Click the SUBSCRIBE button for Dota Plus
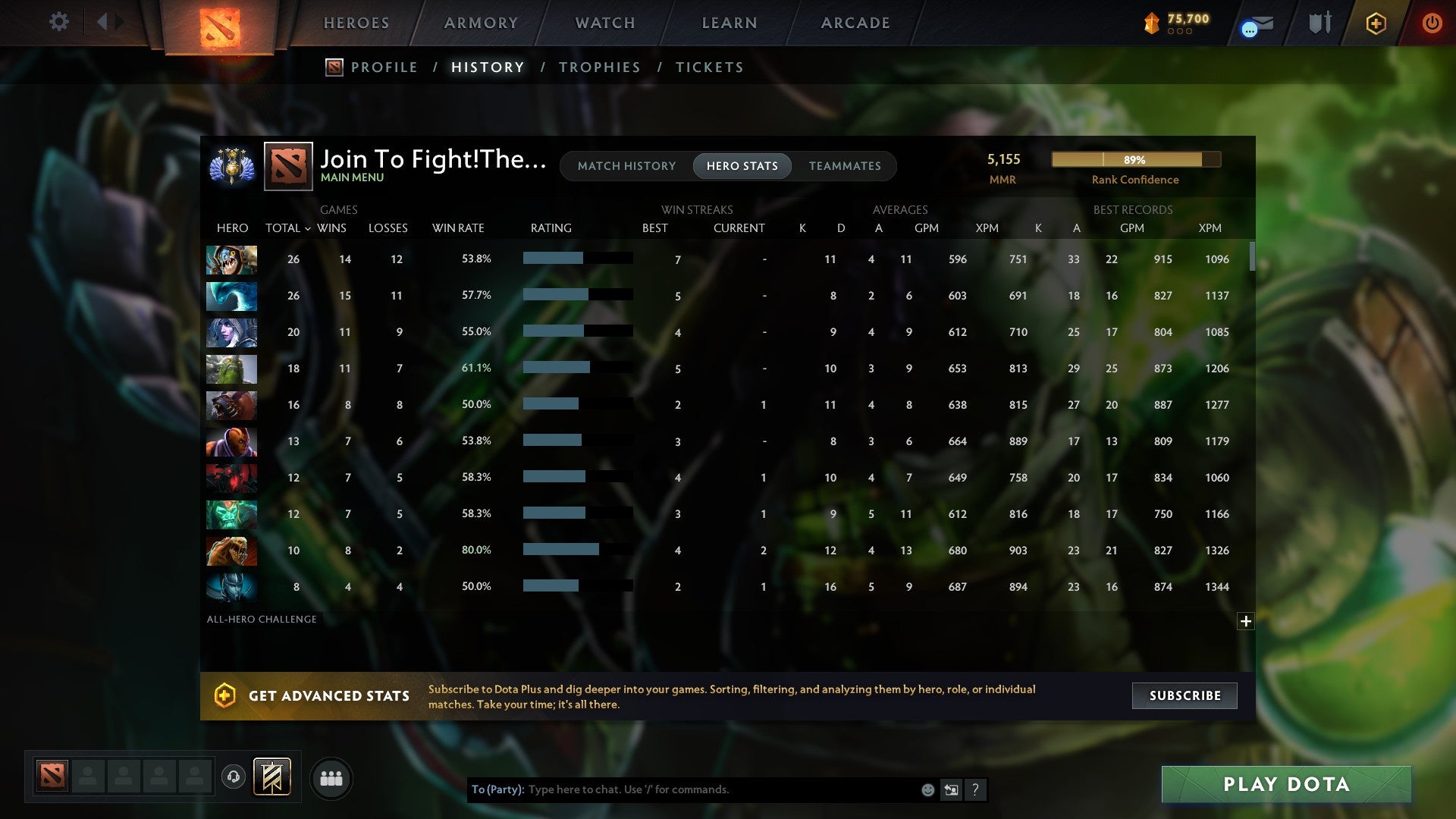Screen dimensions: 1456x819 pos(1184,695)
